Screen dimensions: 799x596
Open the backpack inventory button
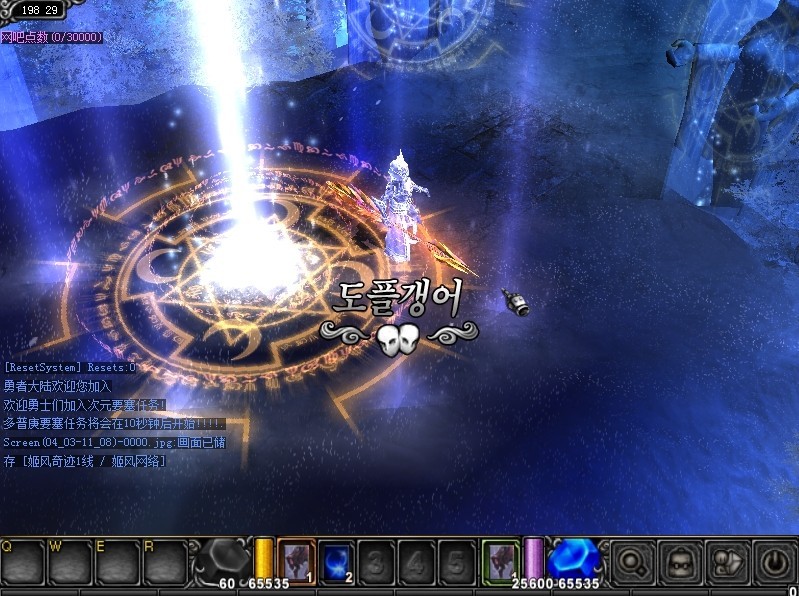click(680, 563)
